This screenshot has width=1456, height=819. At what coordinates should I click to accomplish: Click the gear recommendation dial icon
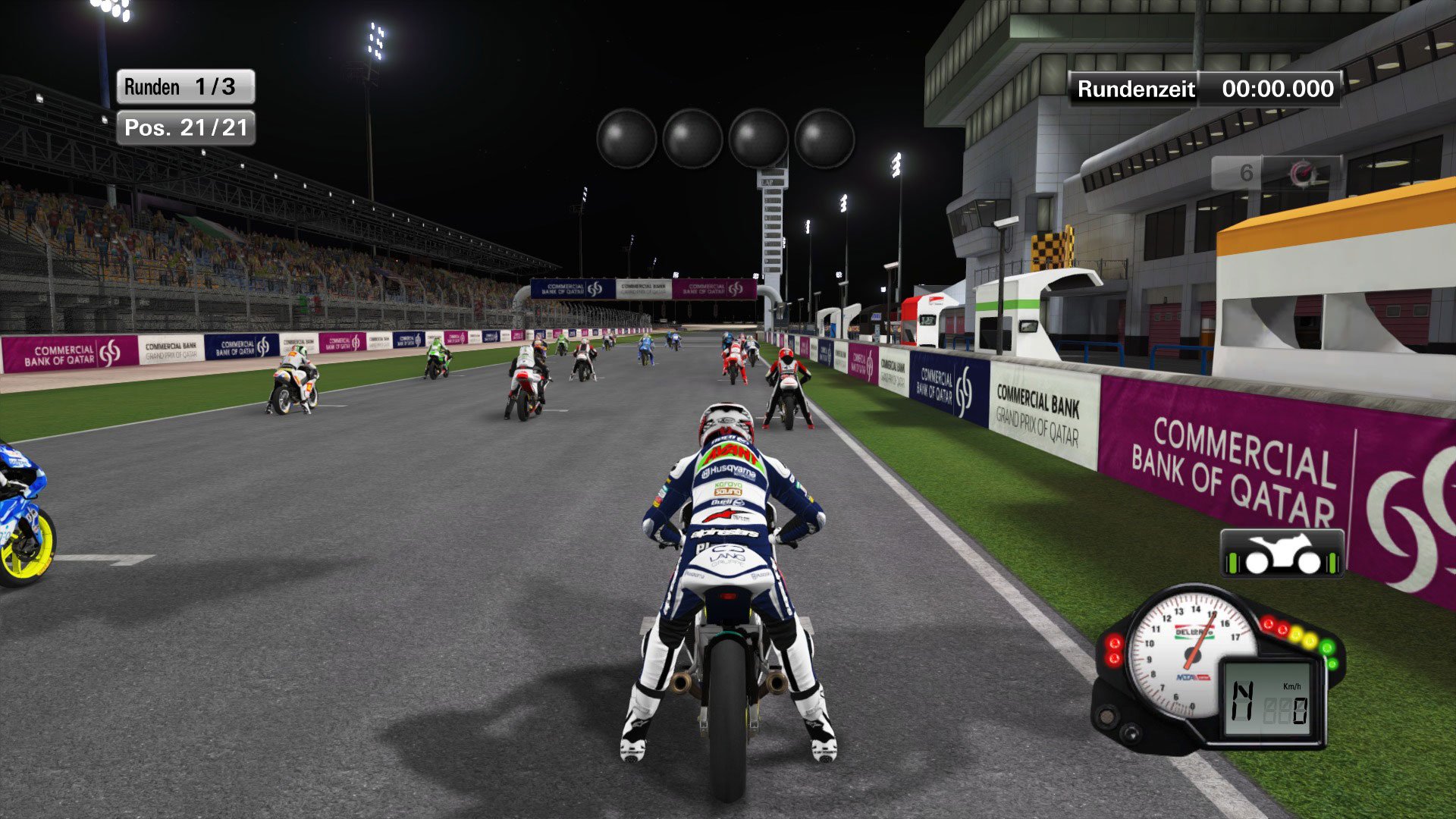coord(1301,172)
